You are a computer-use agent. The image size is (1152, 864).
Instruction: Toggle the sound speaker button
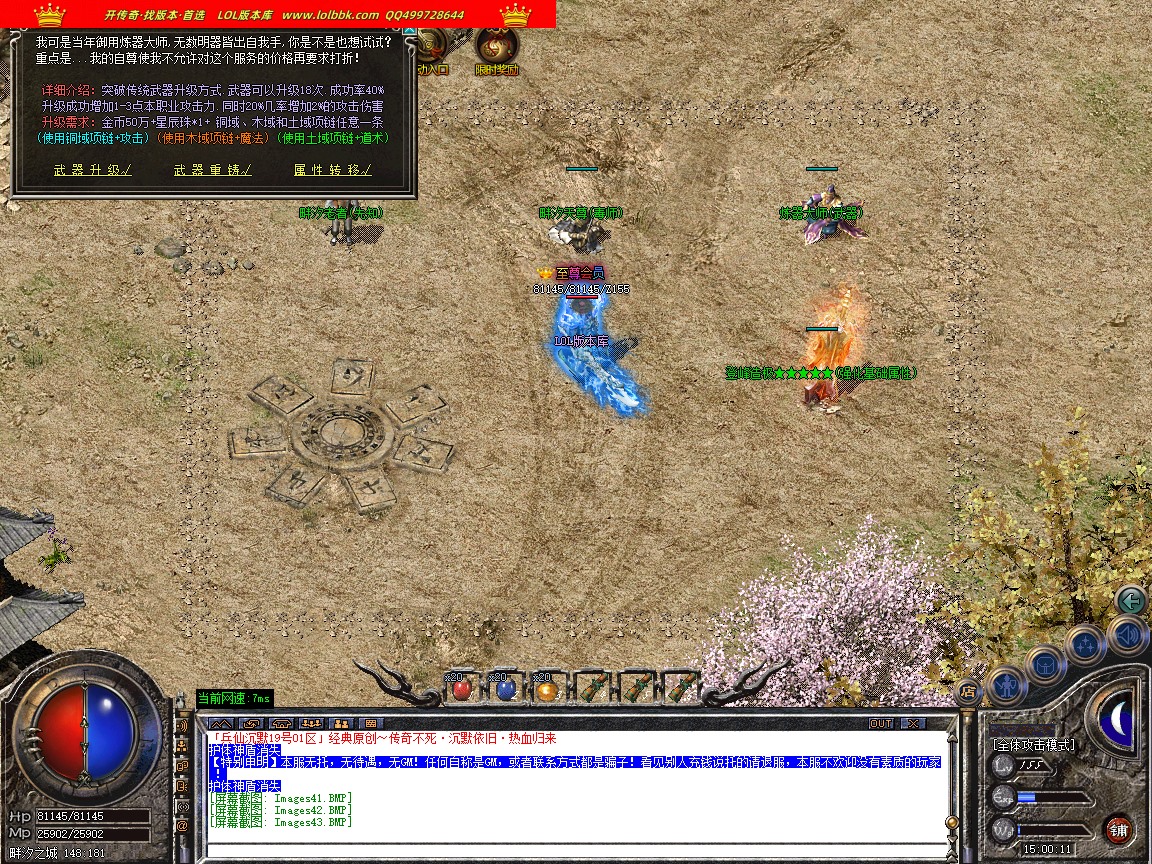(1125, 634)
